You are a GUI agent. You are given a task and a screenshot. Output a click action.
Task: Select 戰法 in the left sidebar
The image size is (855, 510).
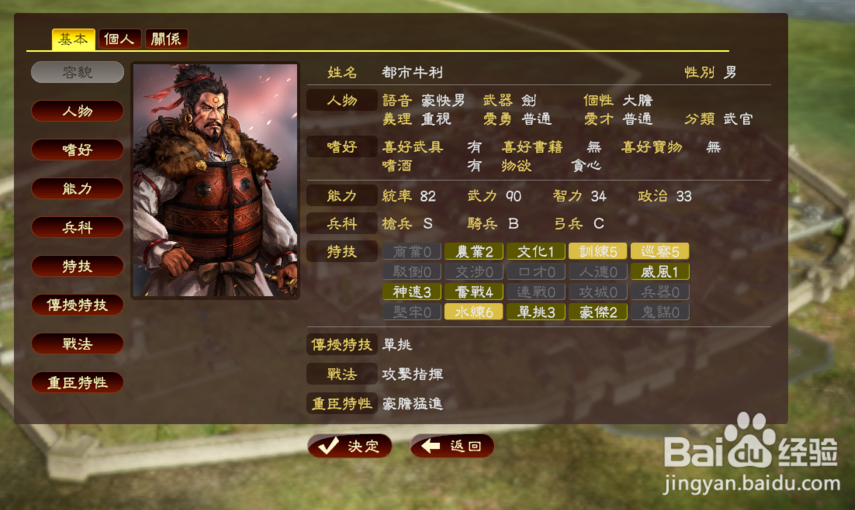click(77, 344)
